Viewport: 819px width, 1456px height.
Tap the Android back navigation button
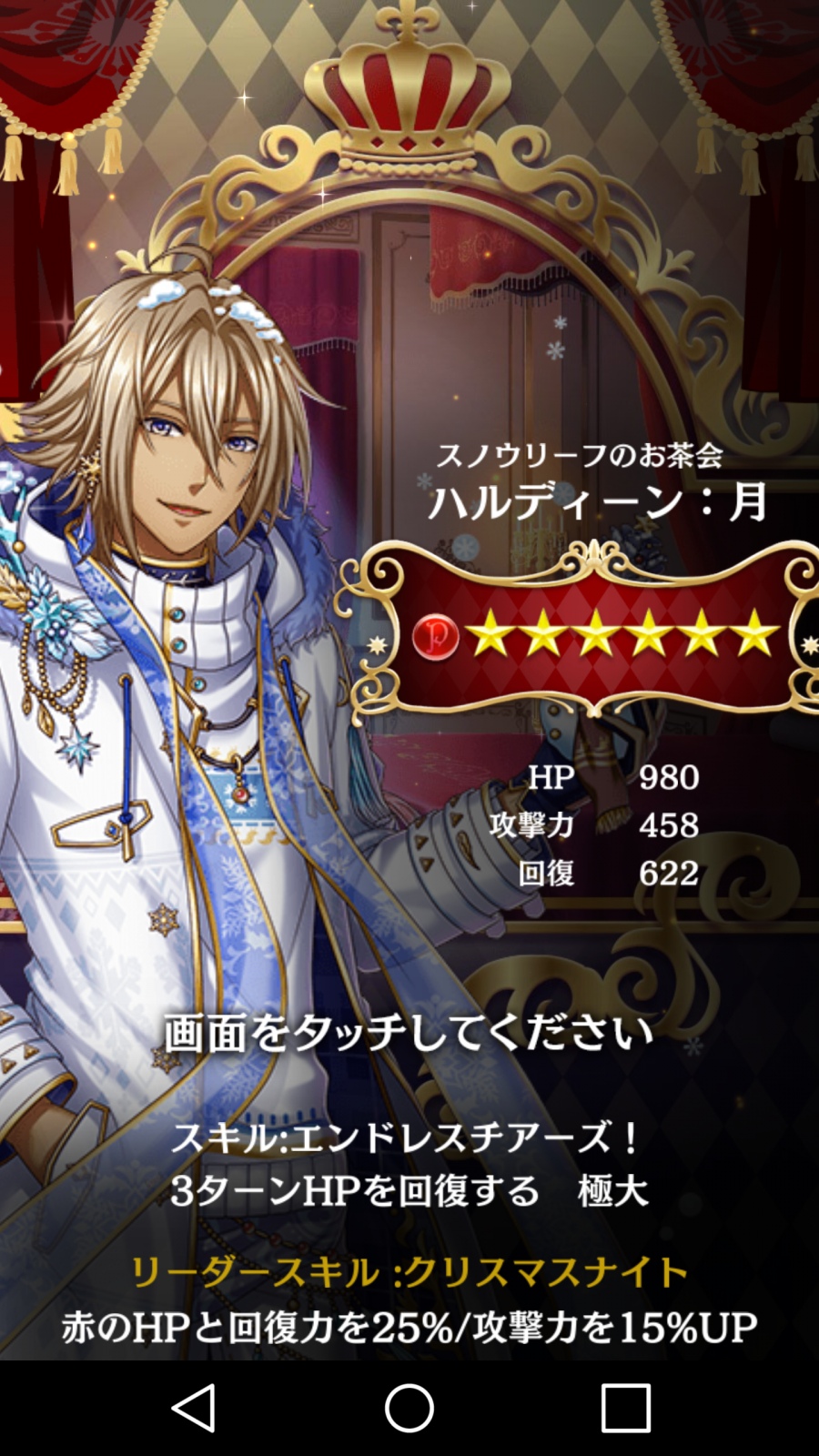[193, 1408]
